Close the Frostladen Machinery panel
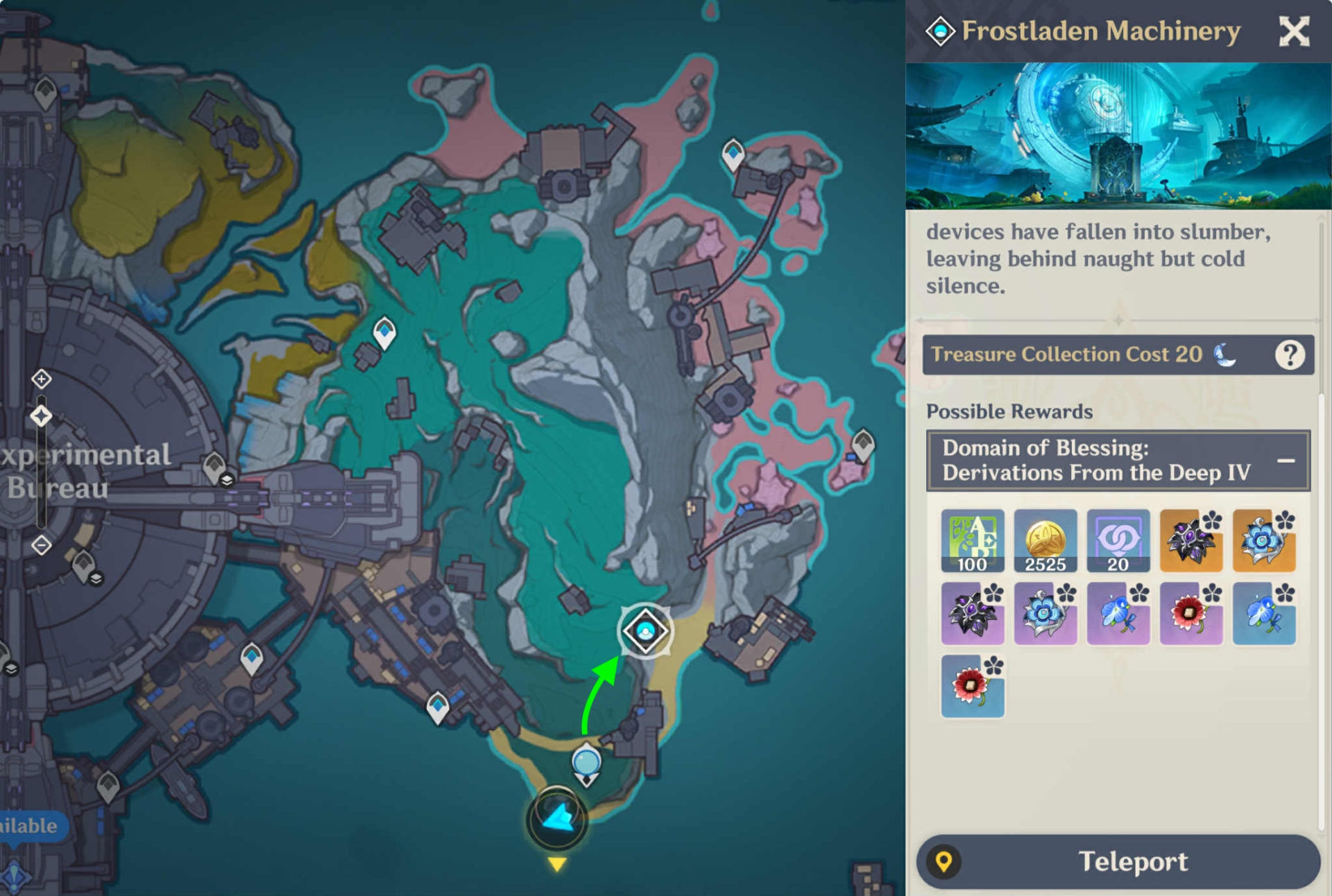The height and width of the screenshot is (896, 1332). [x=1293, y=32]
